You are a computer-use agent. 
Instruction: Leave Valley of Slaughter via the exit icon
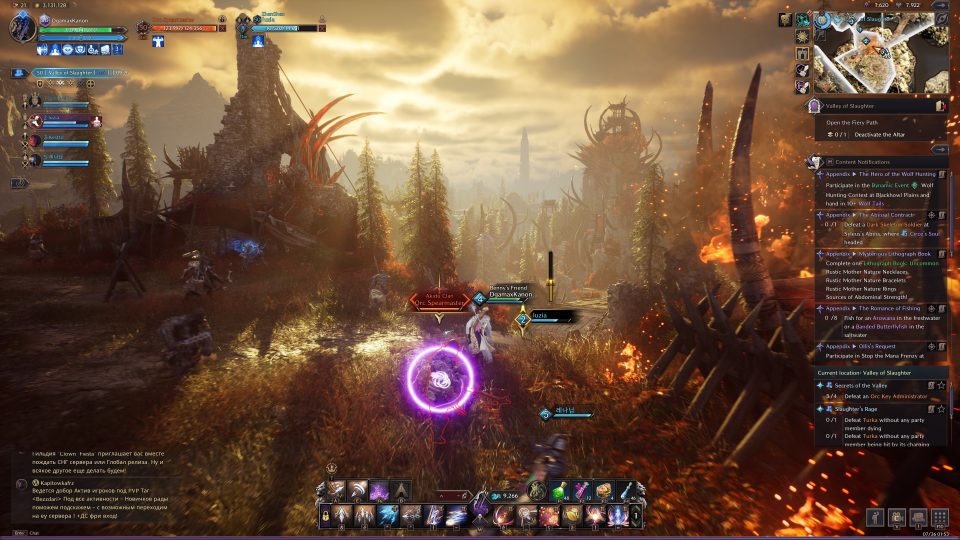tap(940, 105)
